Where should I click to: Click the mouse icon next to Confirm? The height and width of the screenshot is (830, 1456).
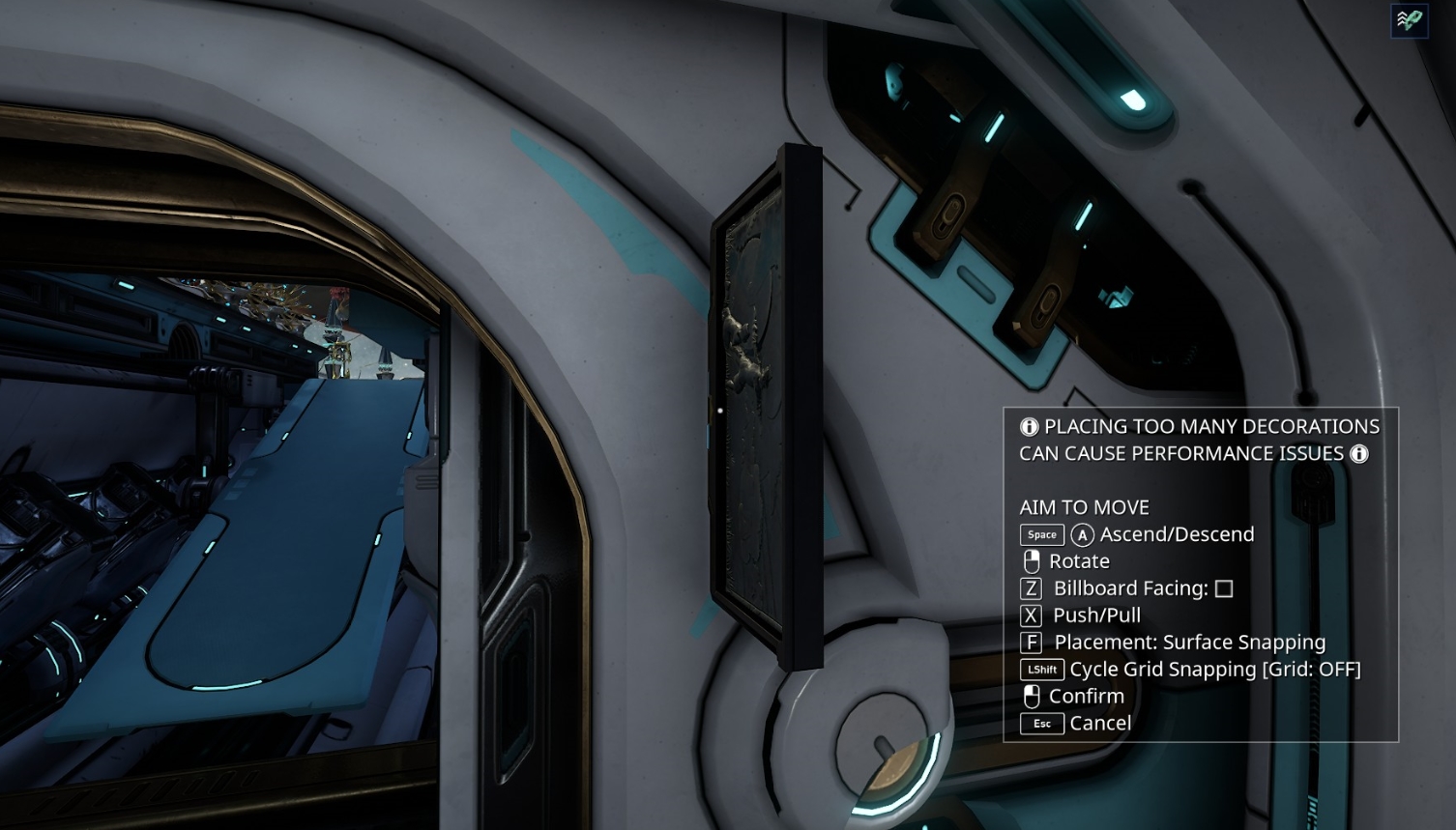pos(1032,696)
